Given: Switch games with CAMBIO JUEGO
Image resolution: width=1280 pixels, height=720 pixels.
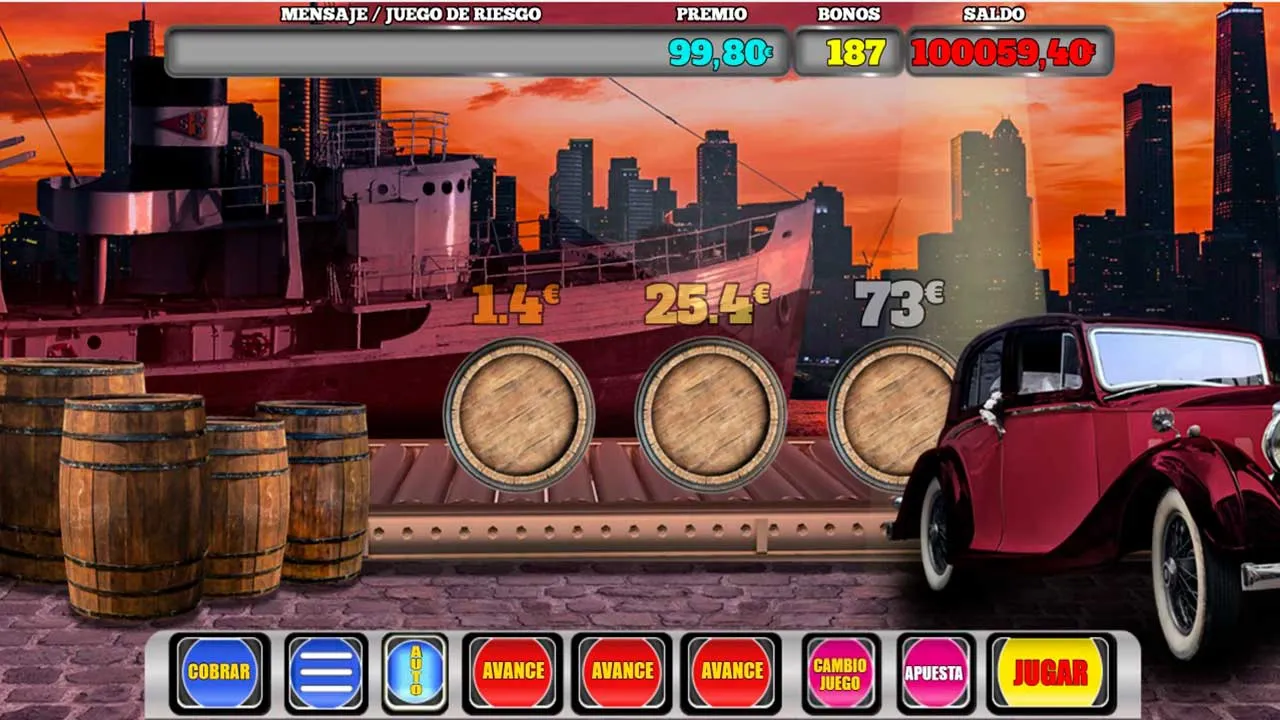Looking at the screenshot, I should (x=840, y=672).
